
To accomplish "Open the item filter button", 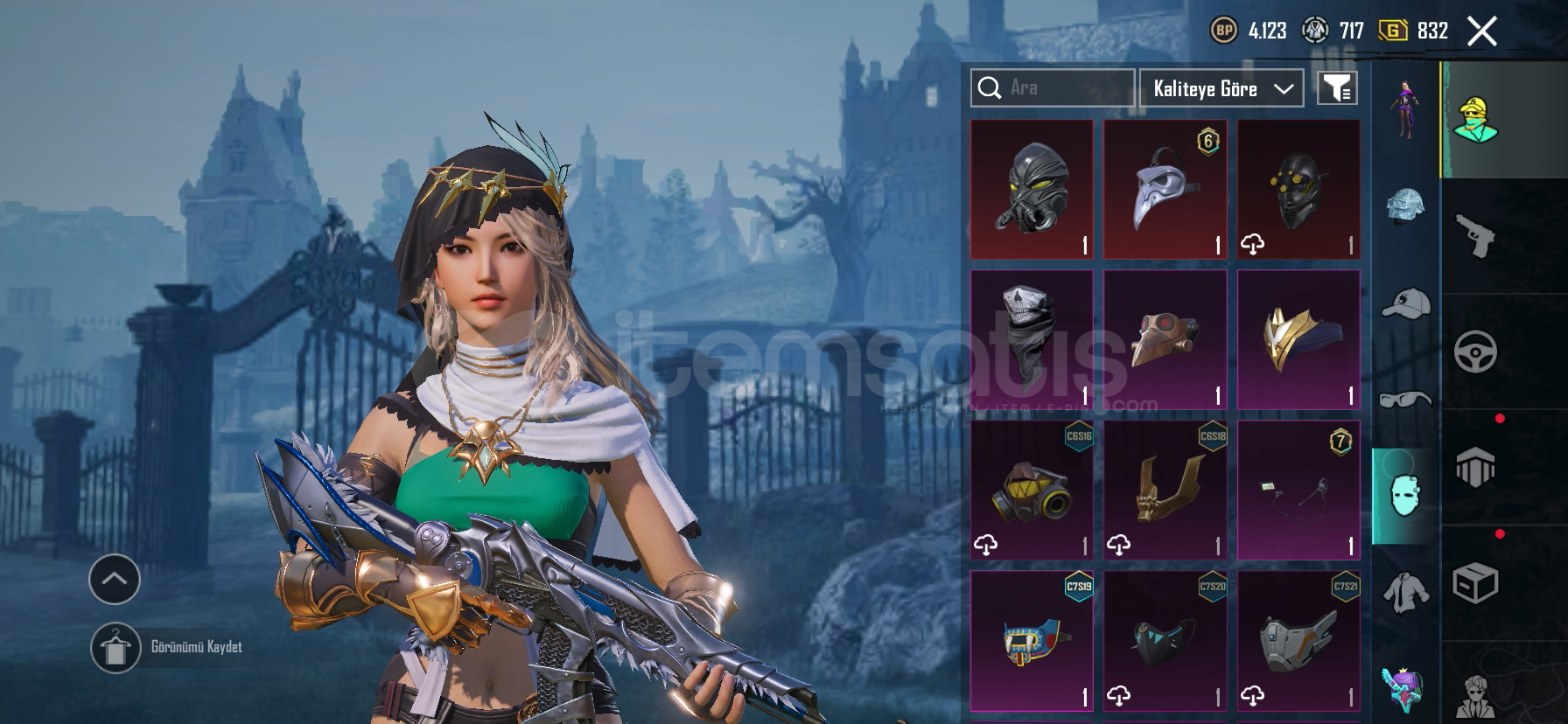I will (1337, 88).
